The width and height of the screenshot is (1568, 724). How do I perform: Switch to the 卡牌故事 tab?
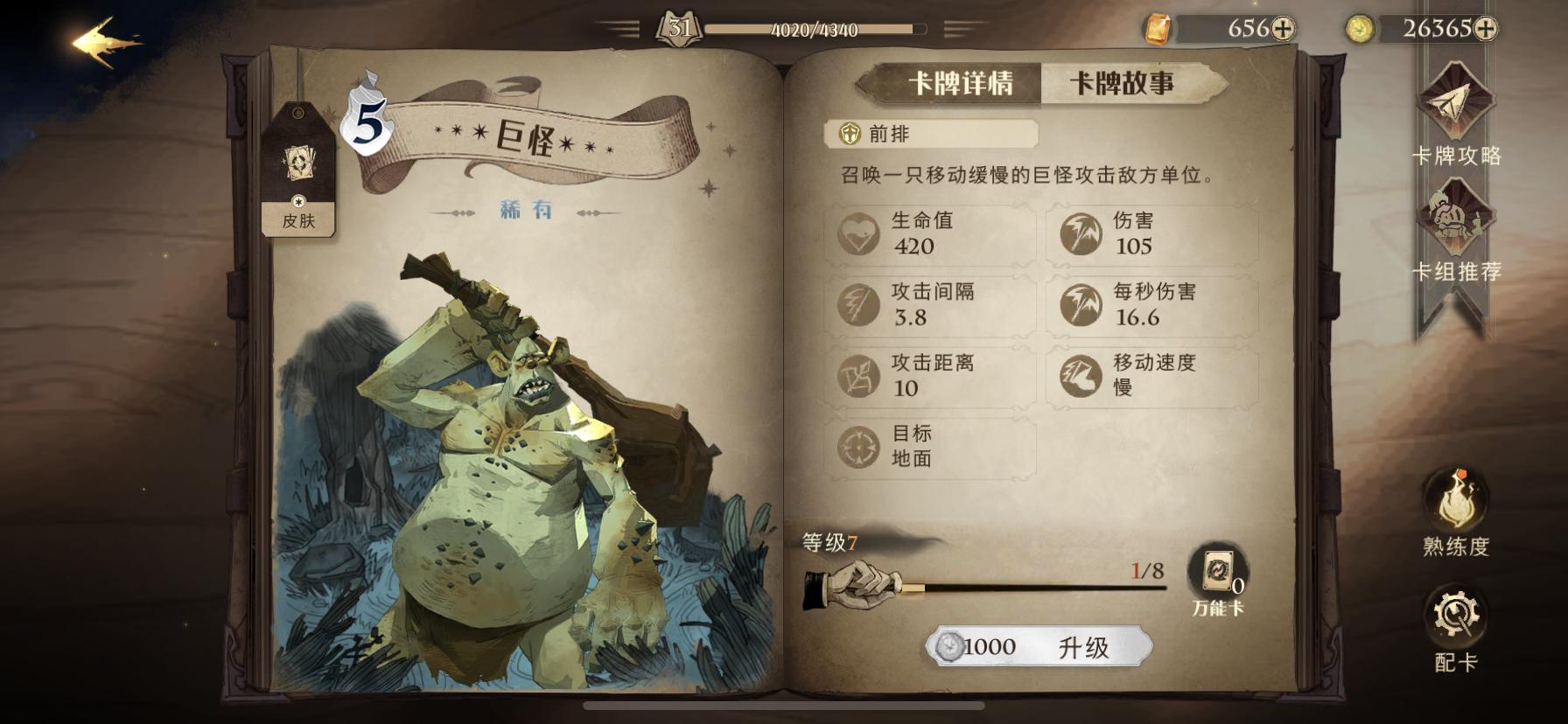point(1123,83)
